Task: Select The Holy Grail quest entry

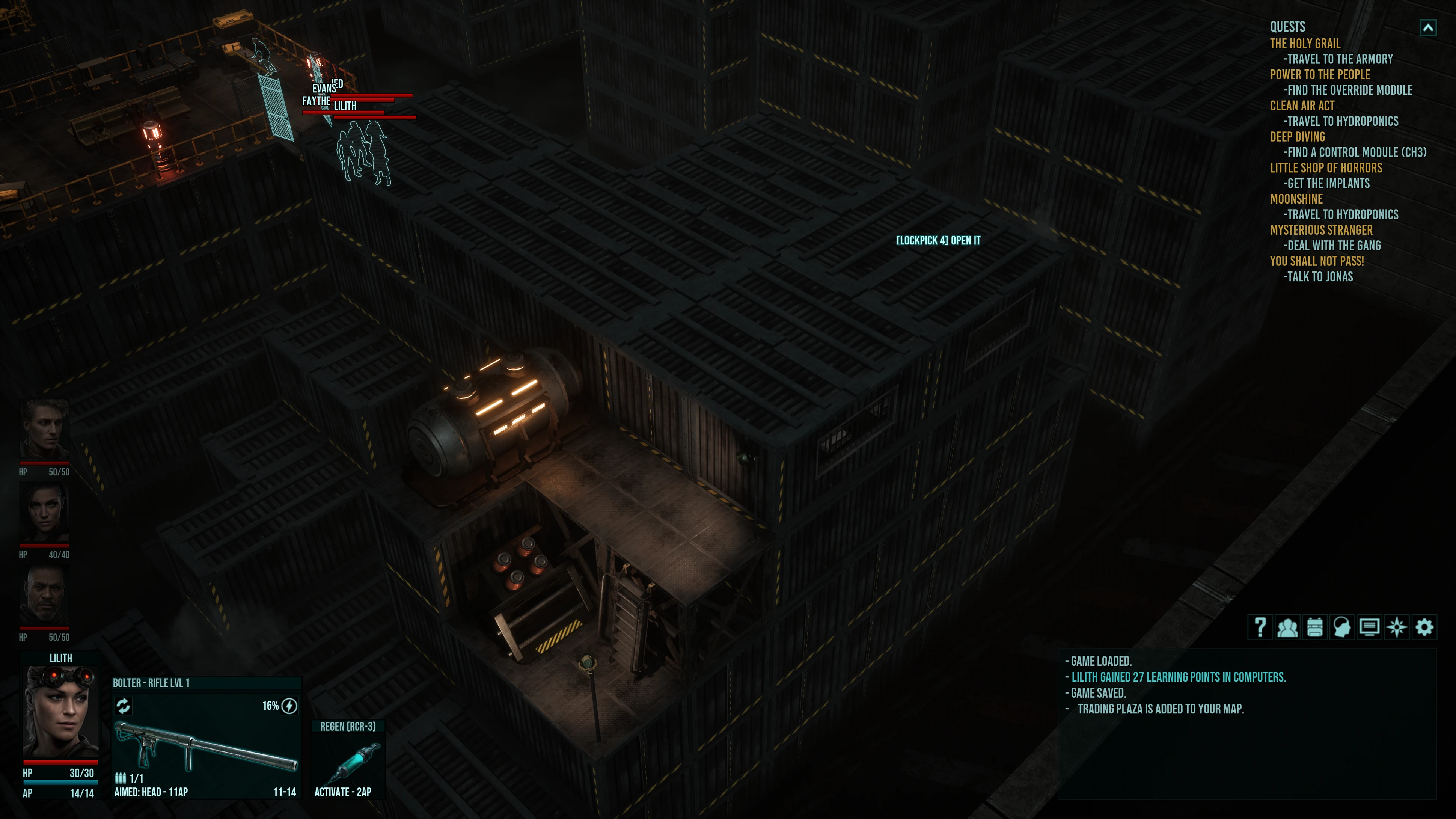Action: (x=1305, y=44)
